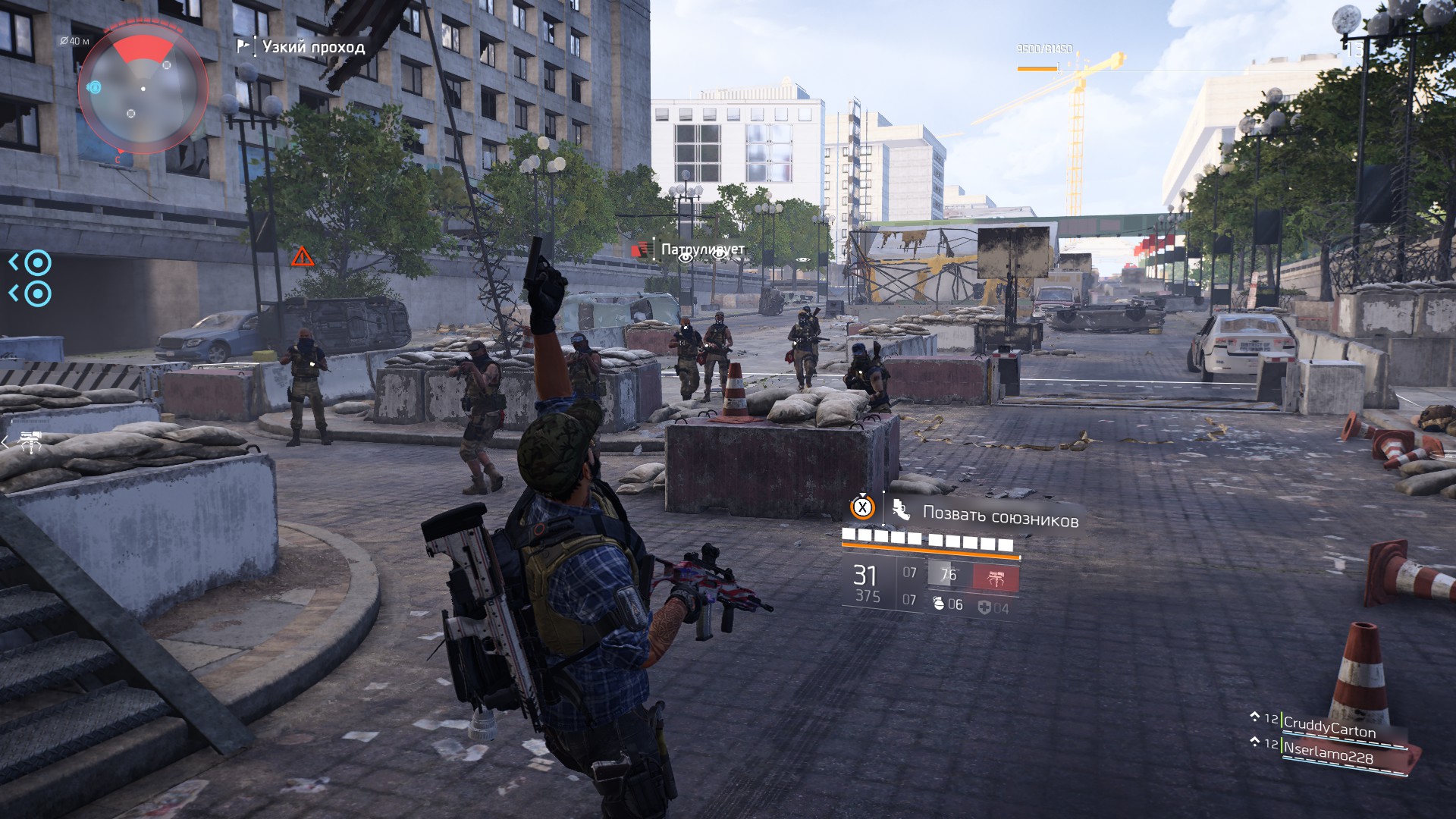The height and width of the screenshot is (819, 1456).
Task: Click the Патрулирует enemy status label
Action: [702, 249]
